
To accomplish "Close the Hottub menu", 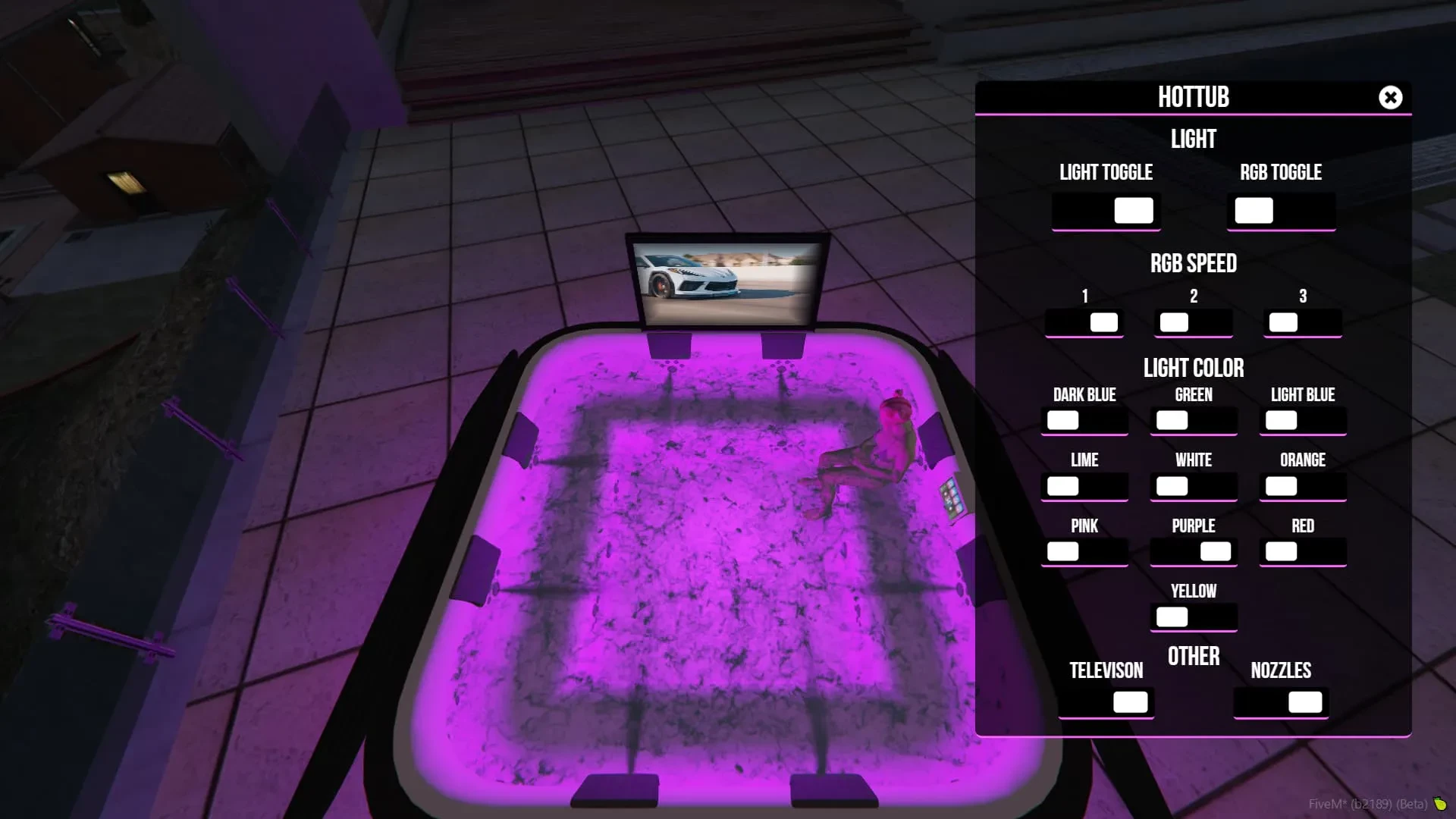I will click(x=1390, y=97).
